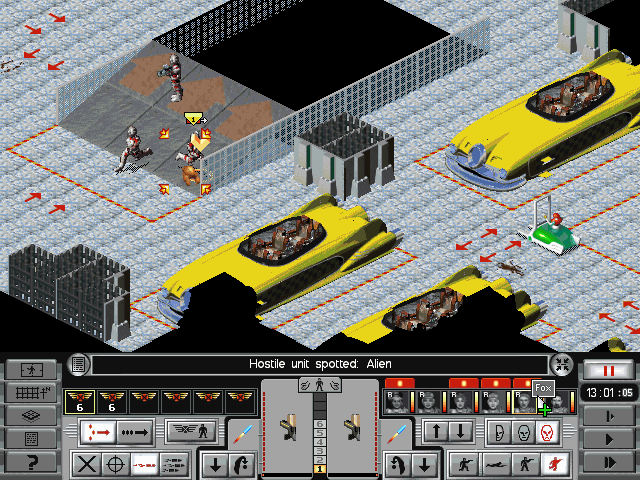Select the first squad badge numbered 6
Image resolution: width=640 pixels, height=480 pixels.
(78, 401)
